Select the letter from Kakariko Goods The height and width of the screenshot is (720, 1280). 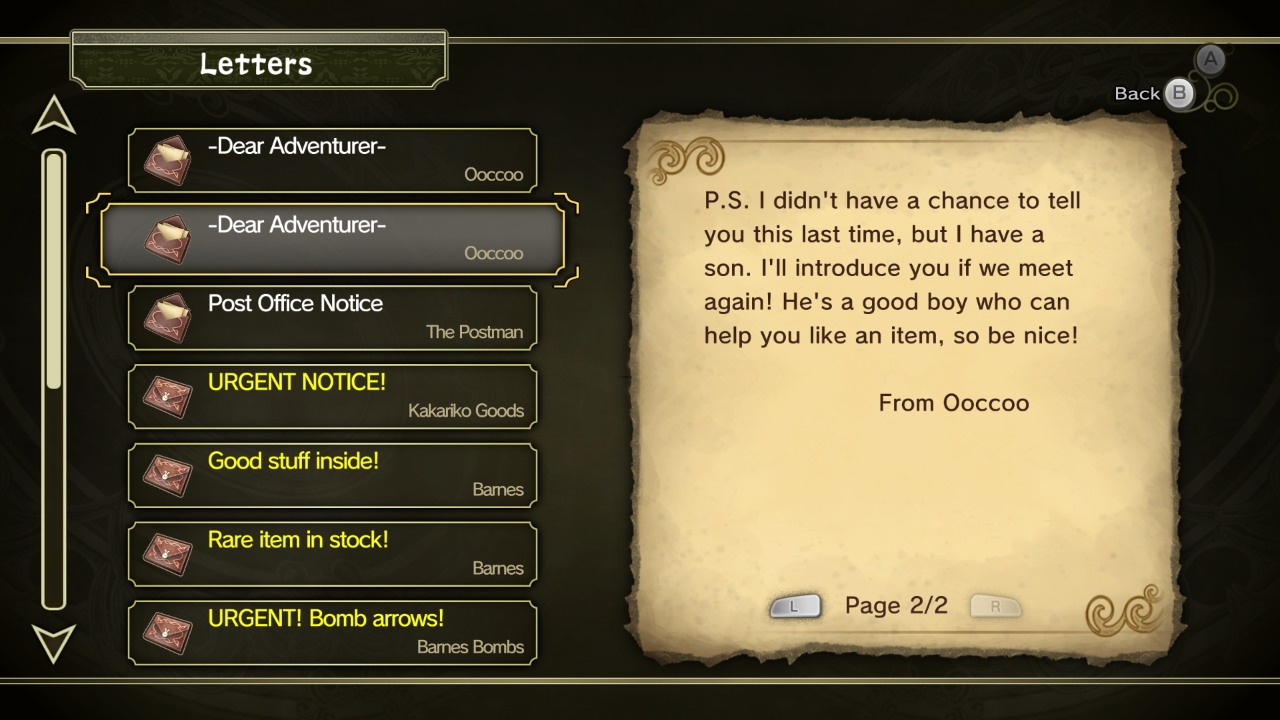pos(332,396)
